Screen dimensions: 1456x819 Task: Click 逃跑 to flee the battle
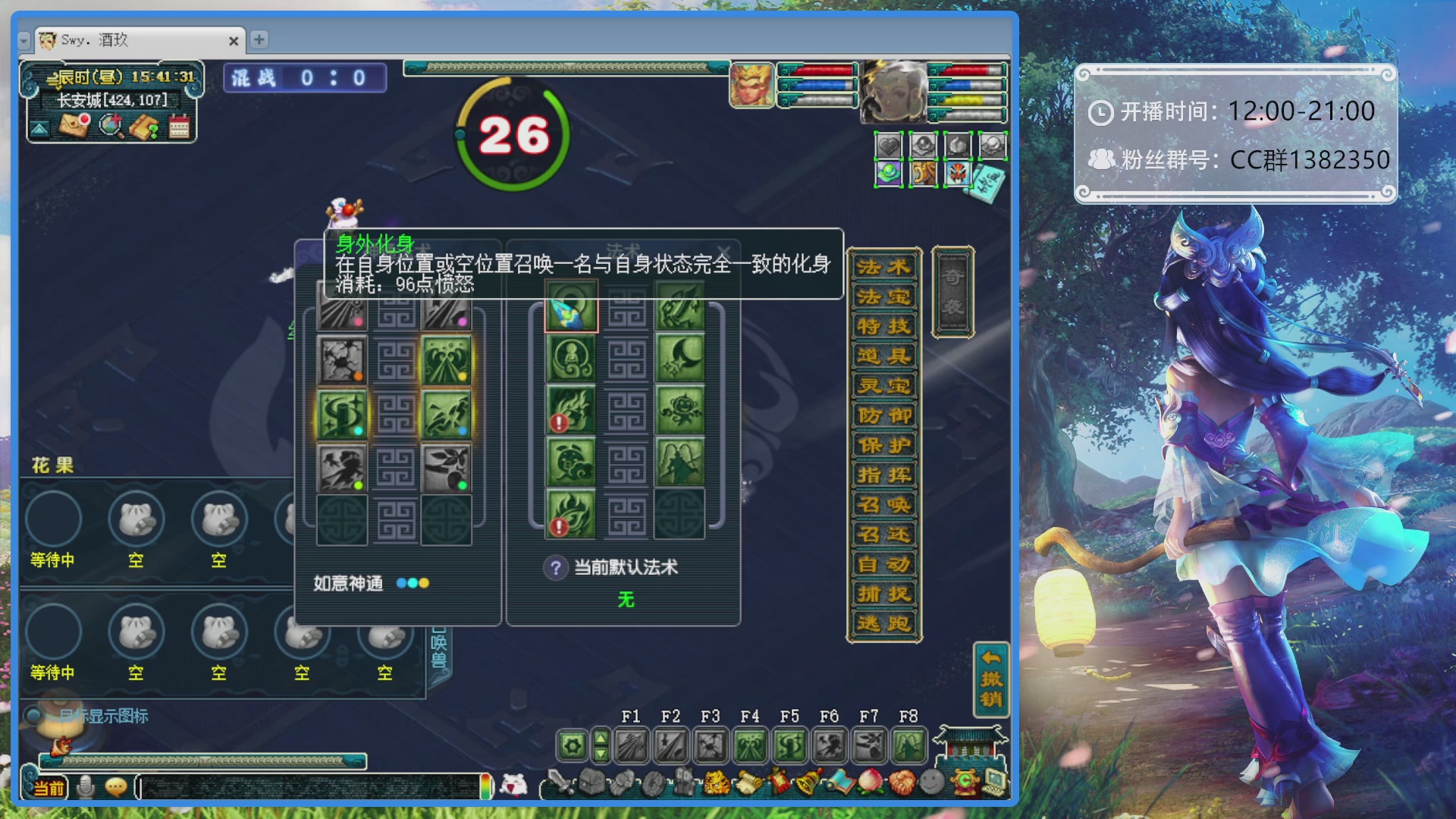tap(884, 623)
